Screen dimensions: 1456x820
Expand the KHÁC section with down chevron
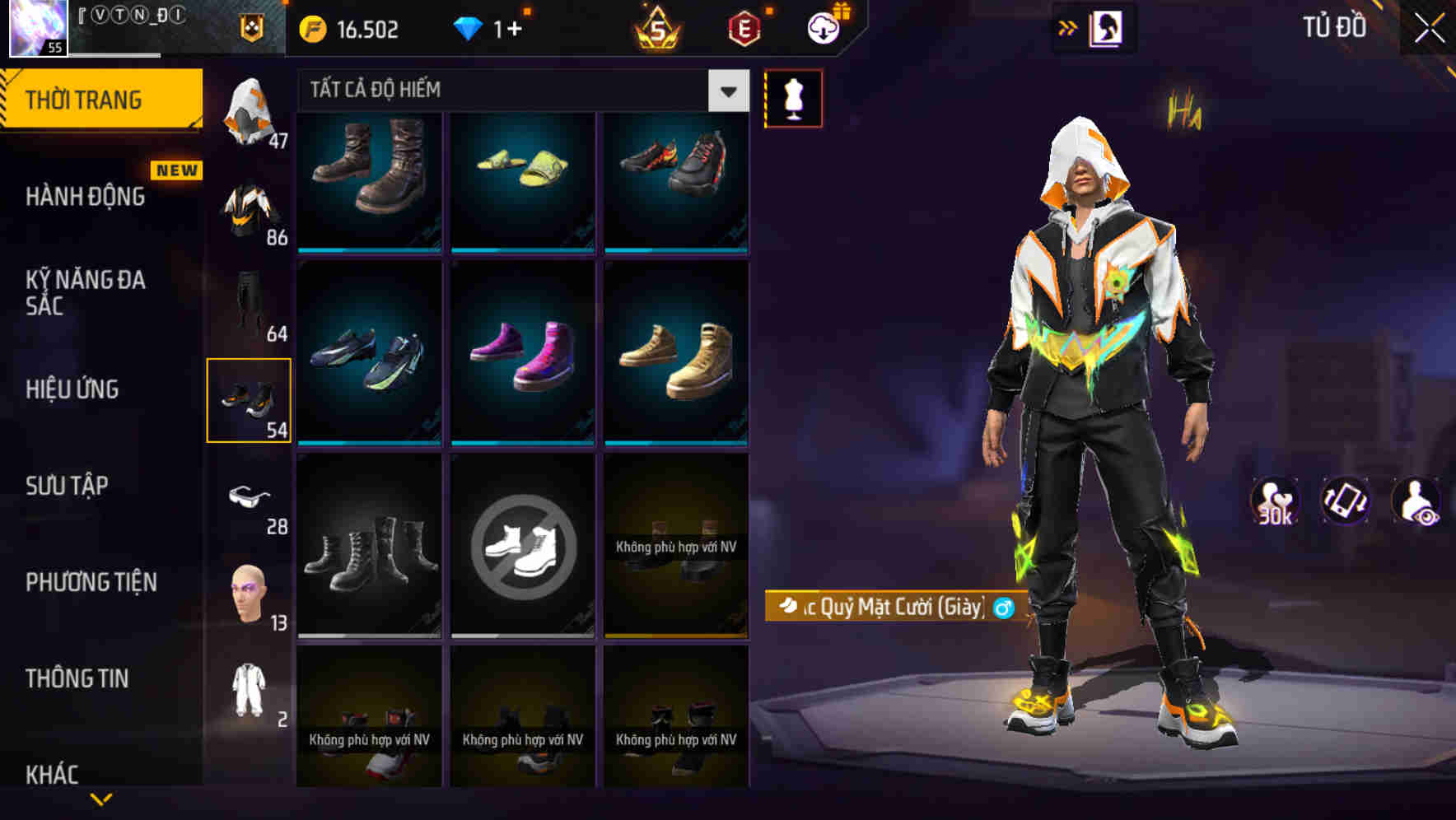tap(101, 797)
